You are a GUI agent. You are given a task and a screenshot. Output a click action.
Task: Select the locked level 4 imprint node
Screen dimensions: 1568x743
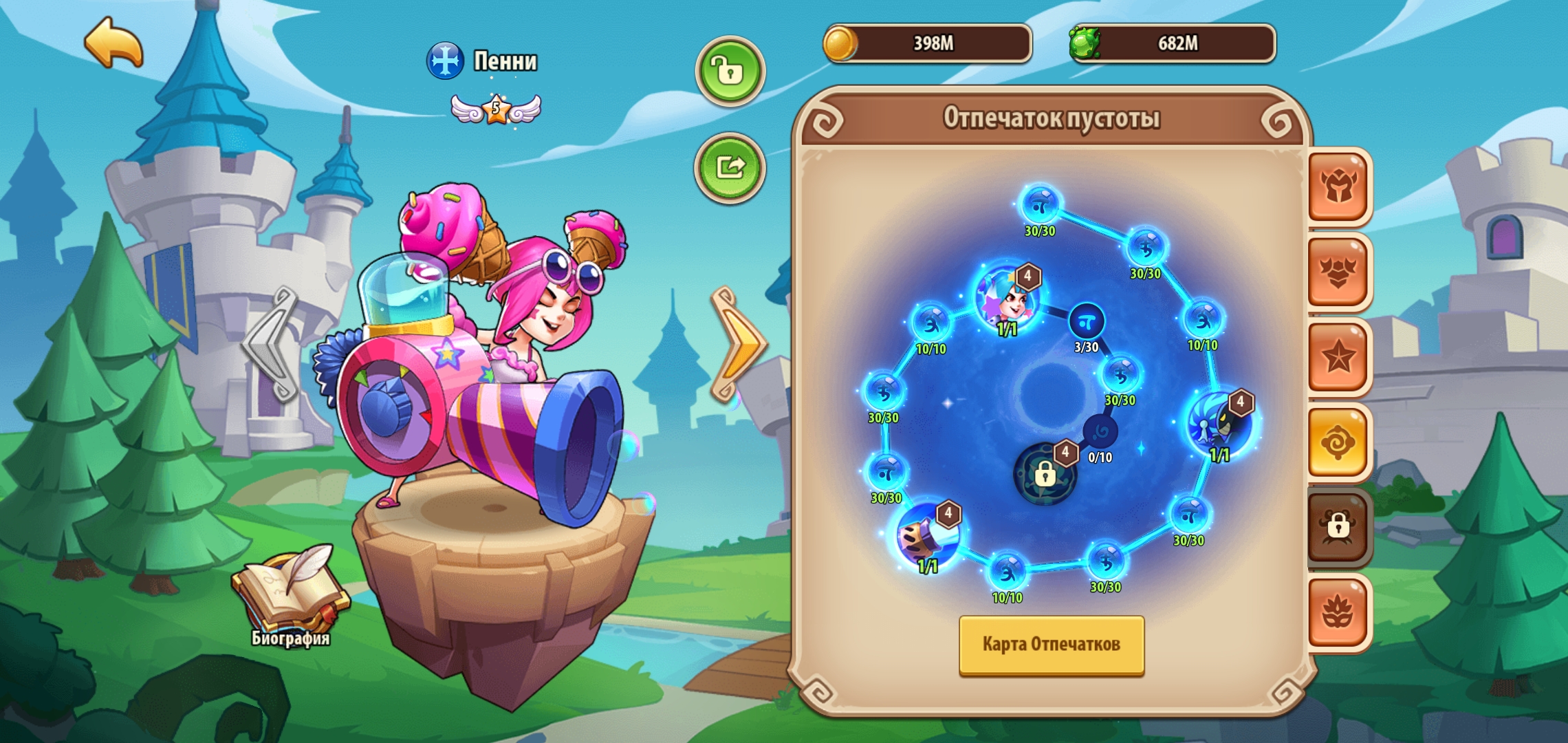point(1045,473)
